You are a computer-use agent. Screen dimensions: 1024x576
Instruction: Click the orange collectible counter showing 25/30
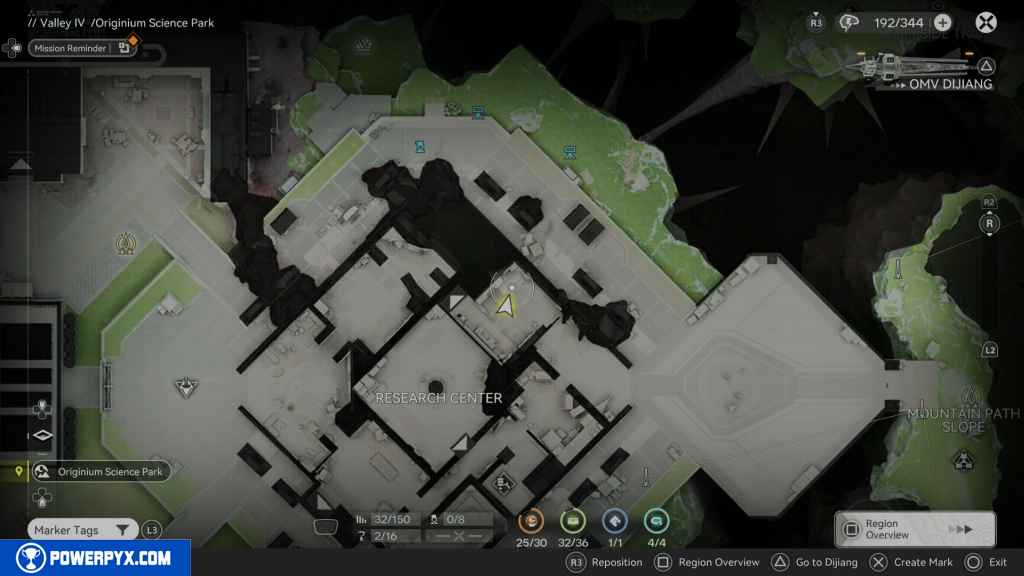(x=533, y=520)
